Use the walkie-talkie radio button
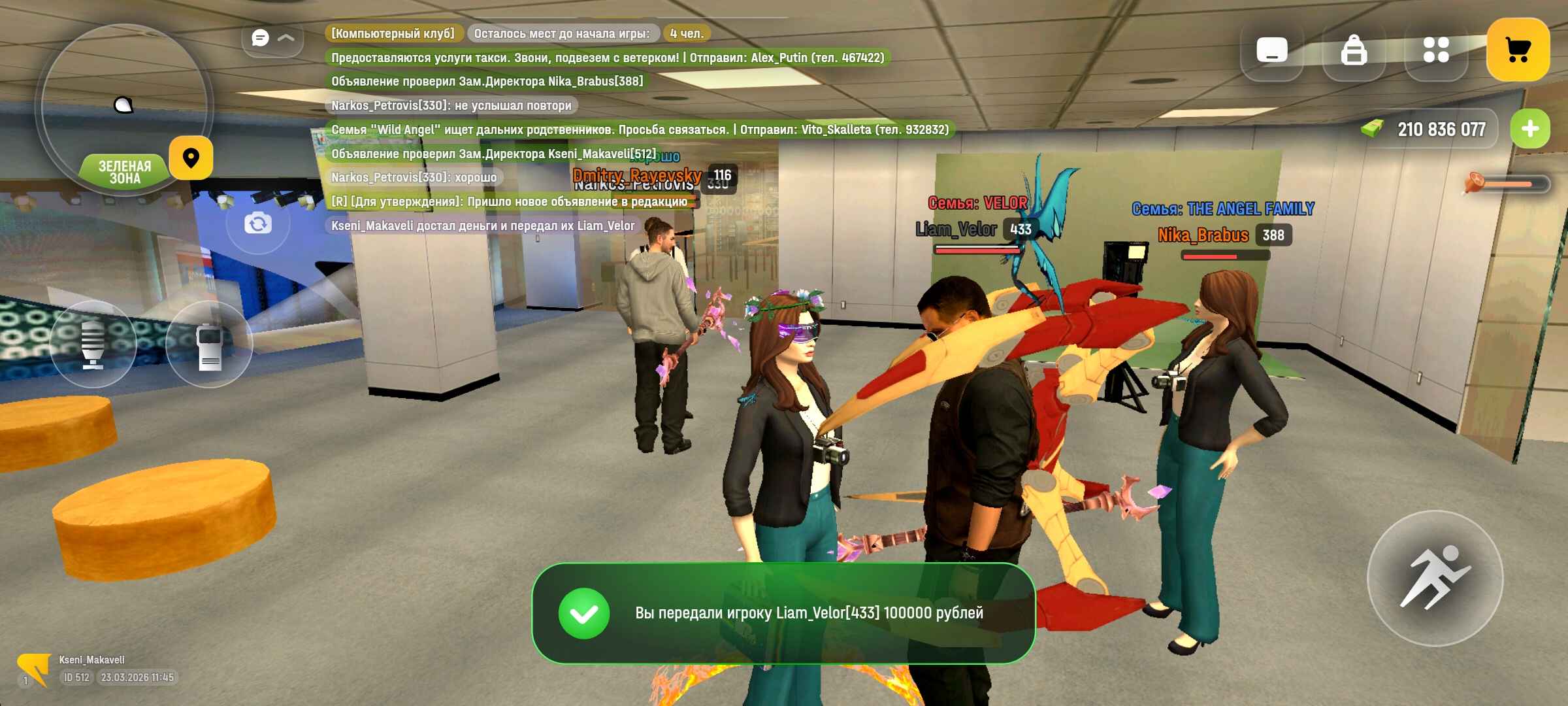This screenshot has width=1568, height=706. coord(209,344)
